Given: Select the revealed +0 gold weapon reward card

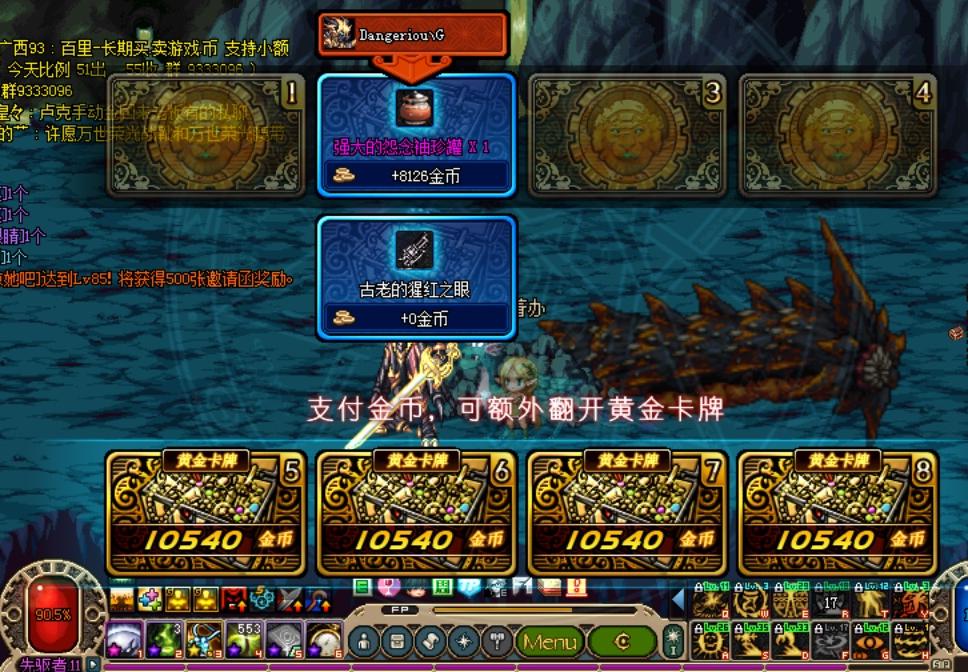Looking at the screenshot, I should pos(416,277).
